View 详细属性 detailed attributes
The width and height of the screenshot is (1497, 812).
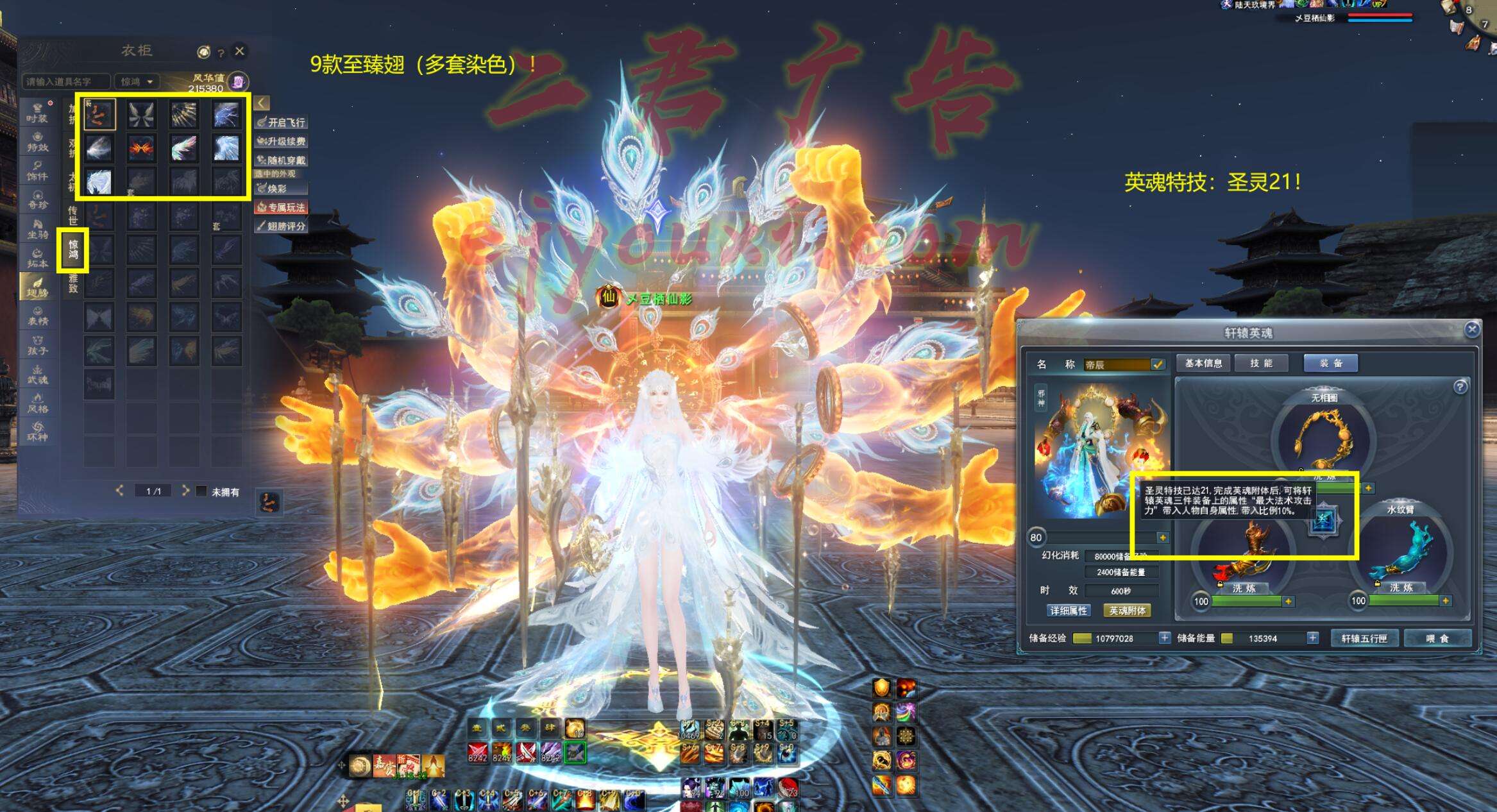point(1069,611)
